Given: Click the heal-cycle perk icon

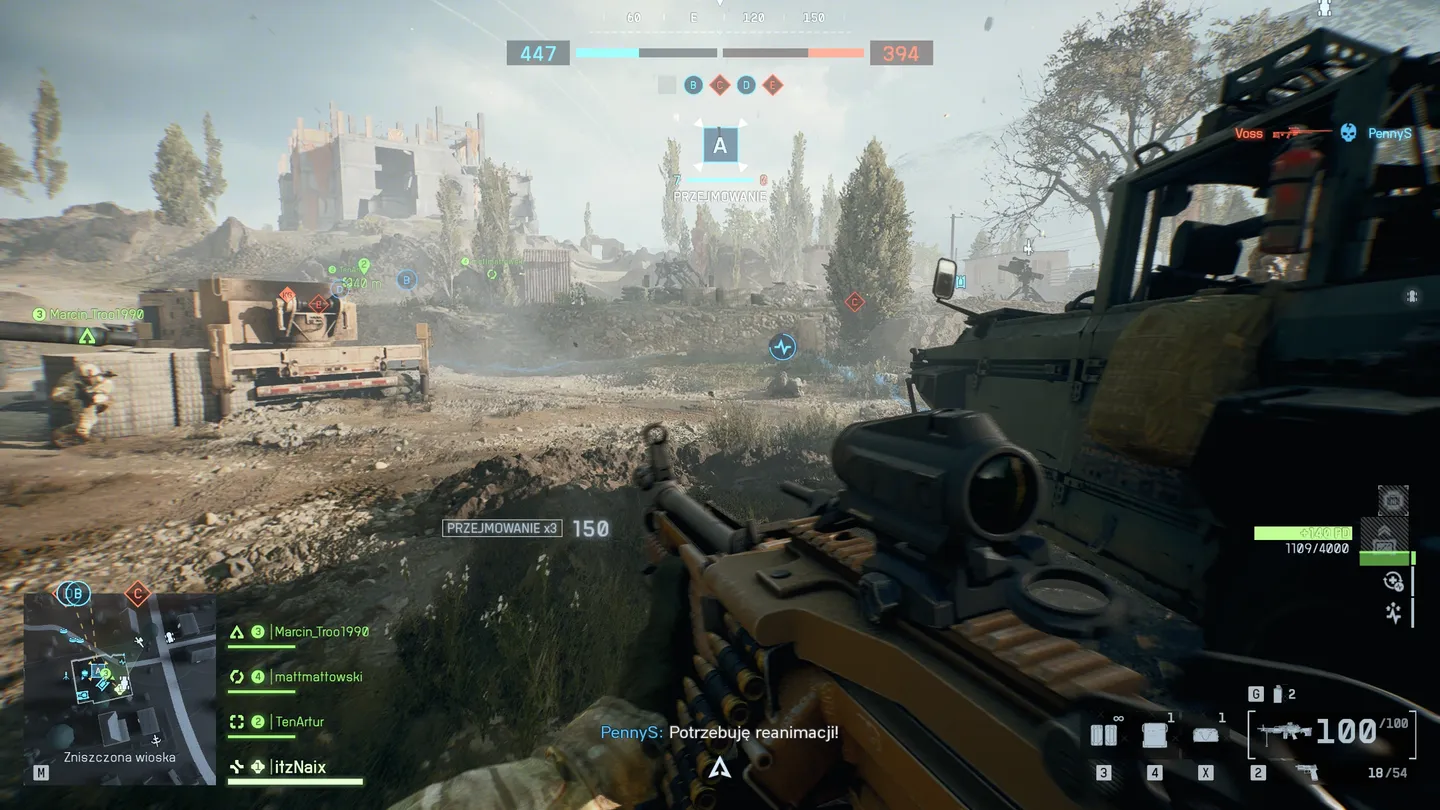Looking at the screenshot, I should pyautogui.click(x=1393, y=582).
